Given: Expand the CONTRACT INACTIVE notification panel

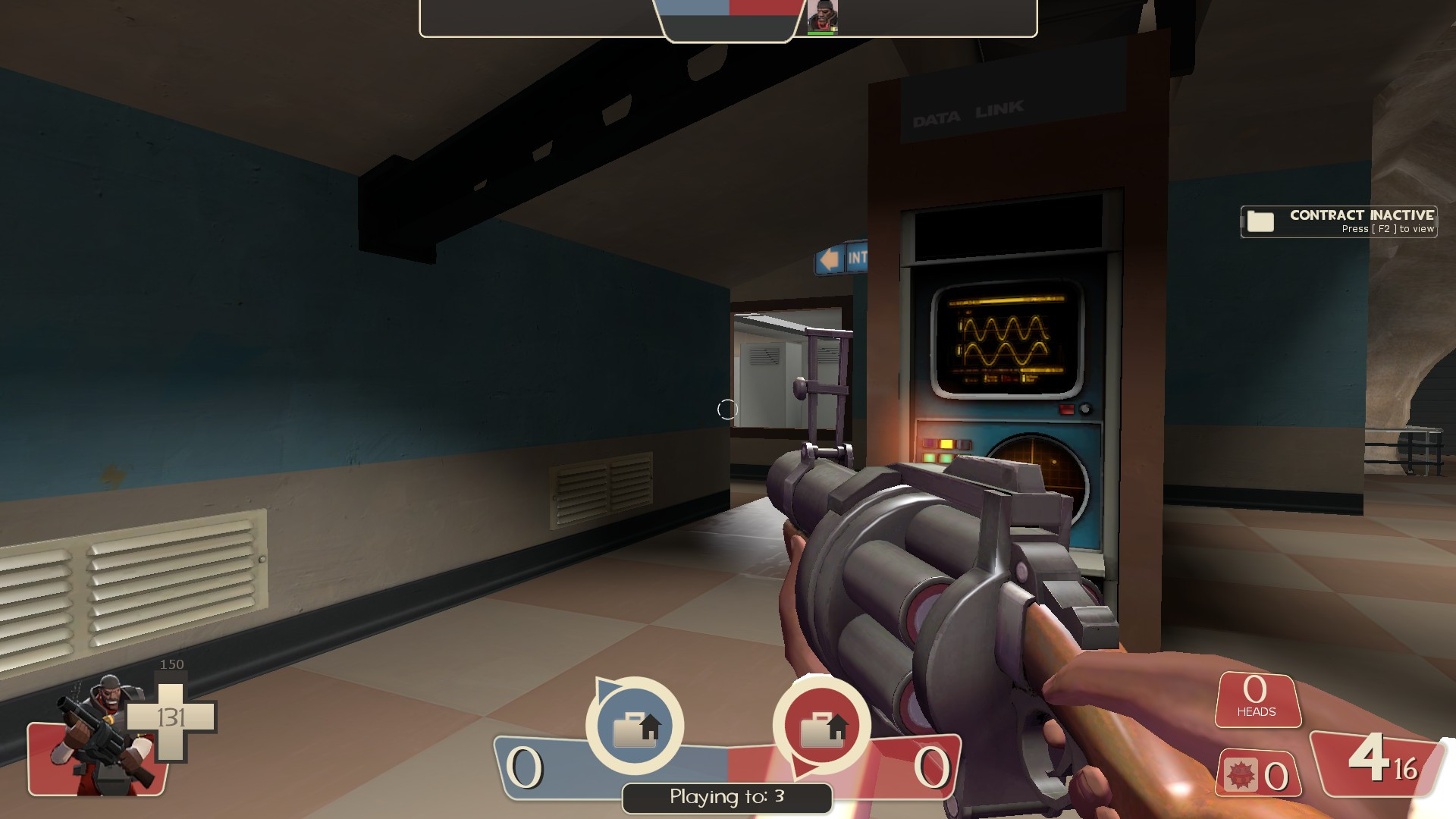Looking at the screenshot, I should pyautogui.click(x=1338, y=221).
